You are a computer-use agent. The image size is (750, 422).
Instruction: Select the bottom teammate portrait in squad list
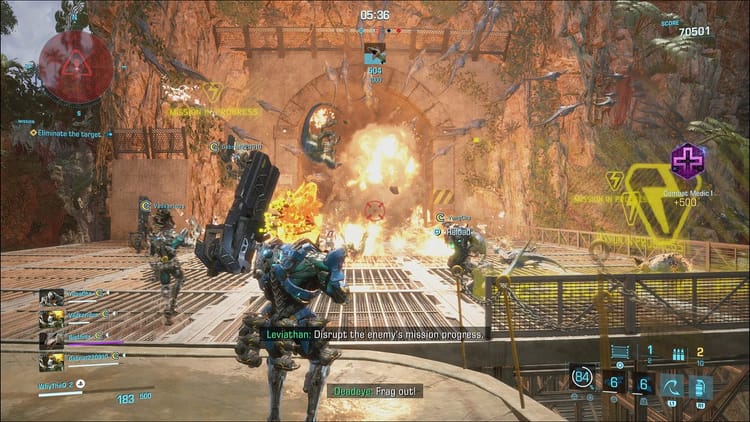point(52,360)
